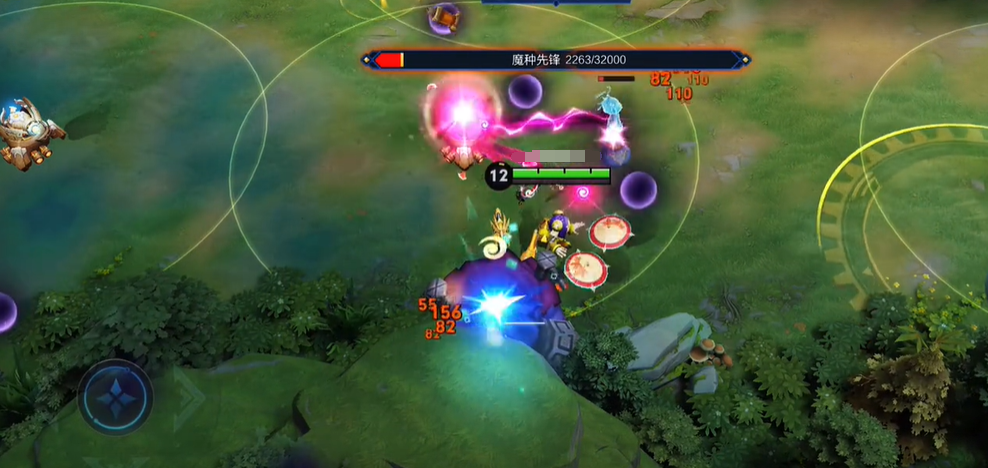Screen dimensions: 988x468
Task: Tap the joystick's right direction chevron
Action: coord(188,396)
